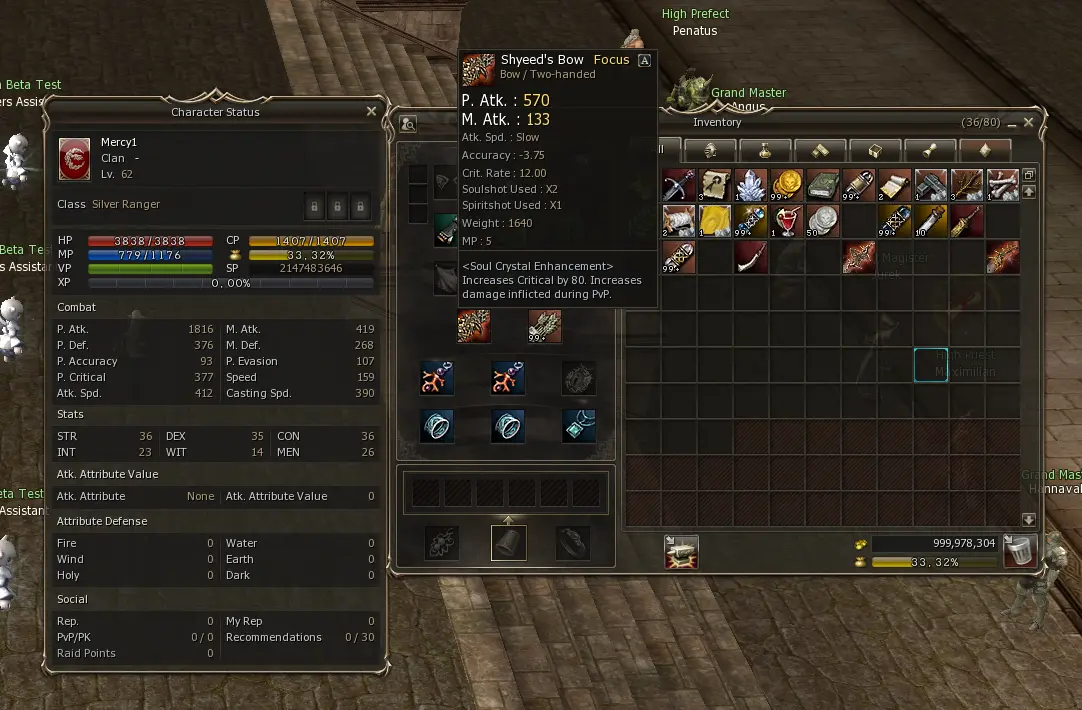
Task: Select the gold coins stack in inventory
Action: [787, 185]
